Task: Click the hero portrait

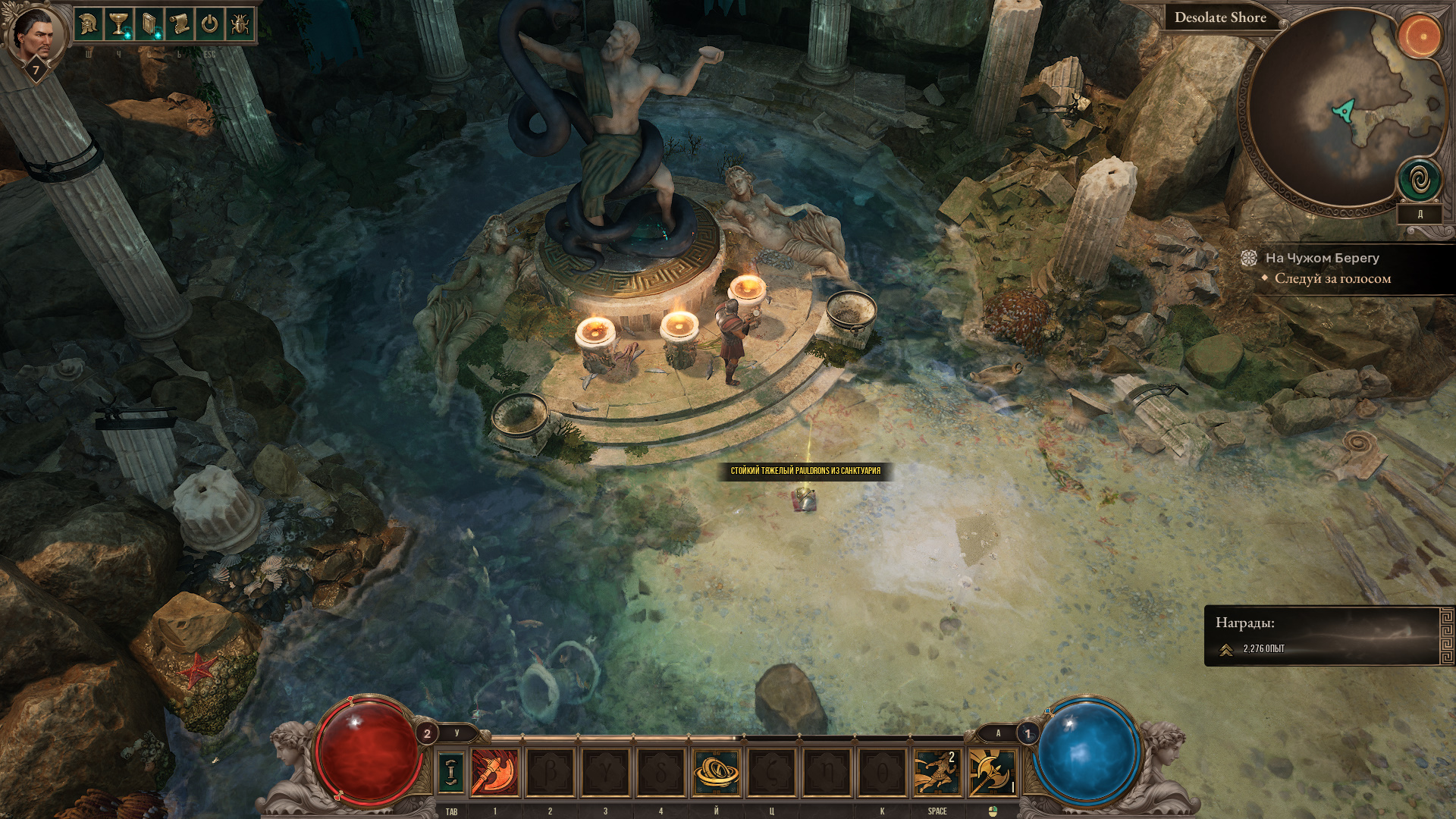Action: click(x=35, y=34)
